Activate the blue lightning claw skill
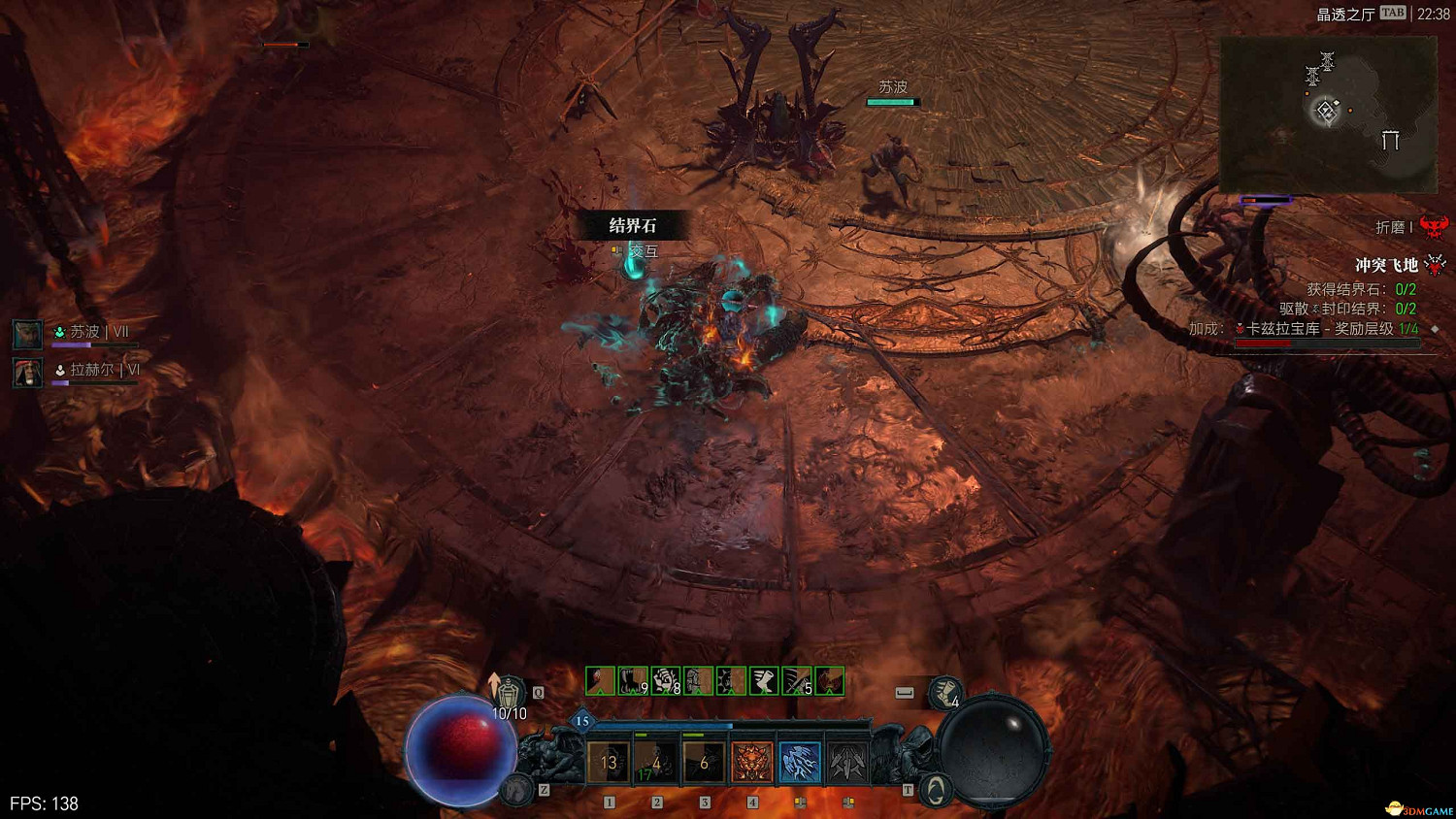Image resolution: width=1456 pixels, height=819 pixels. click(x=800, y=763)
